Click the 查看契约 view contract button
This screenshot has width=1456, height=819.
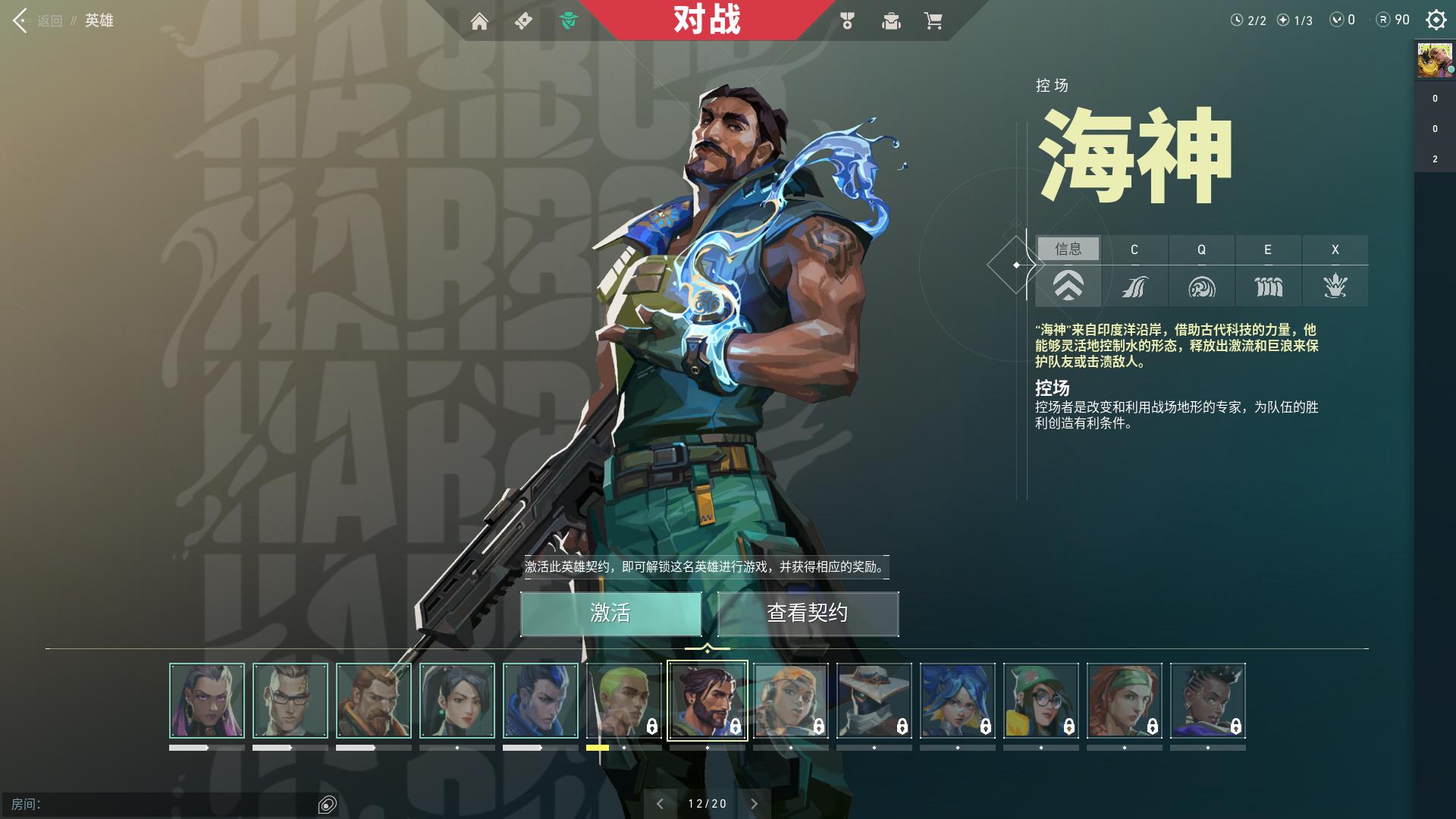(x=808, y=614)
